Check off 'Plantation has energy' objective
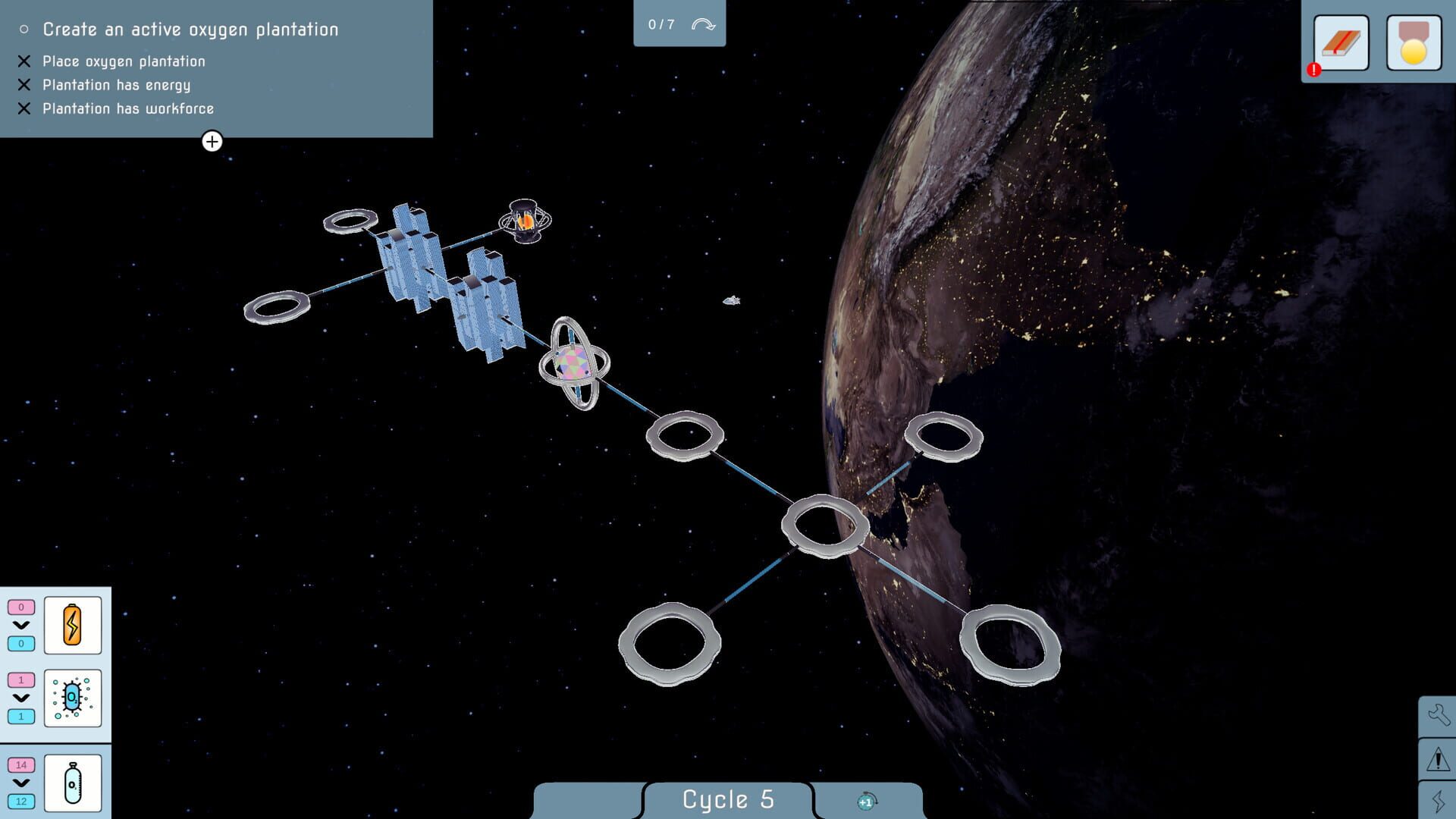This screenshot has height=819, width=1456. [x=23, y=85]
